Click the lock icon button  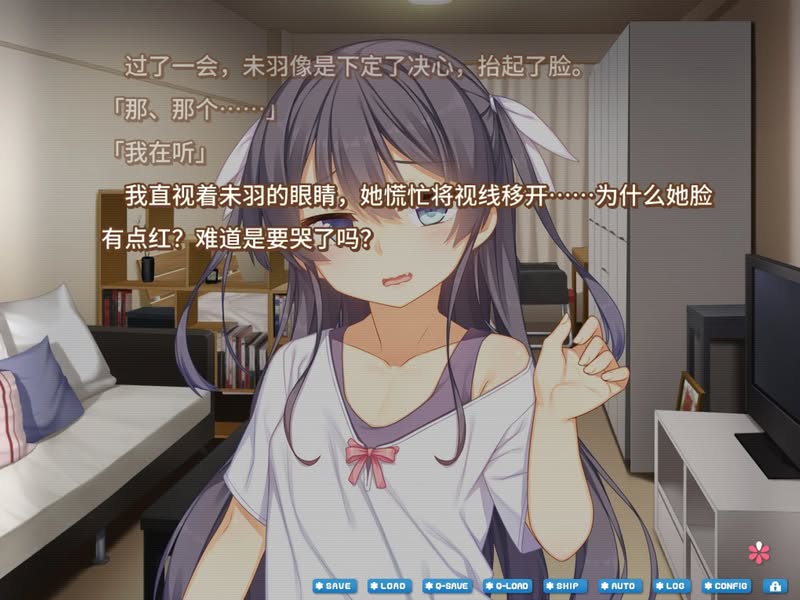775,585
